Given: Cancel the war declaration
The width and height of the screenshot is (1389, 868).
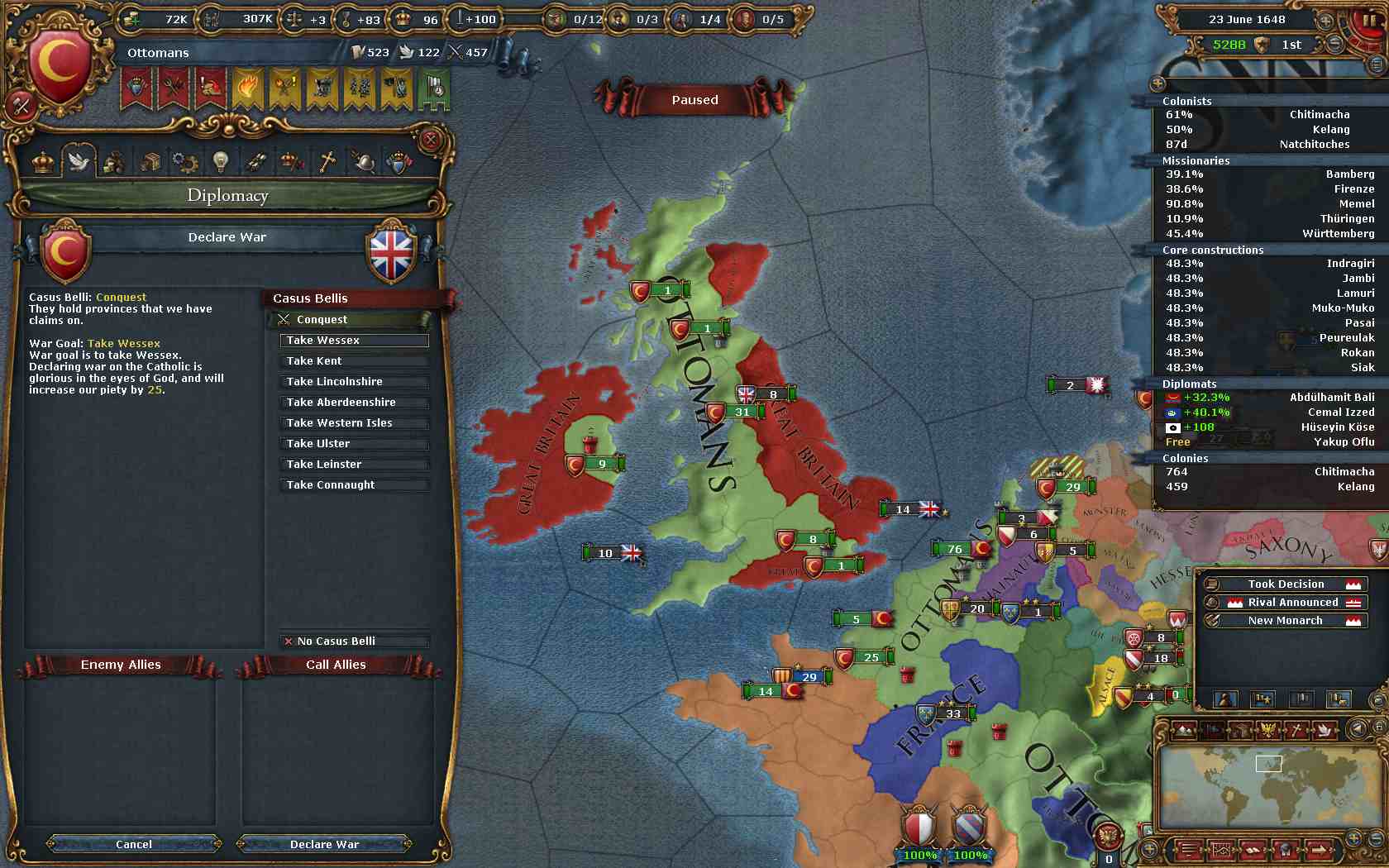Looking at the screenshot, I should tap(134, 844).
